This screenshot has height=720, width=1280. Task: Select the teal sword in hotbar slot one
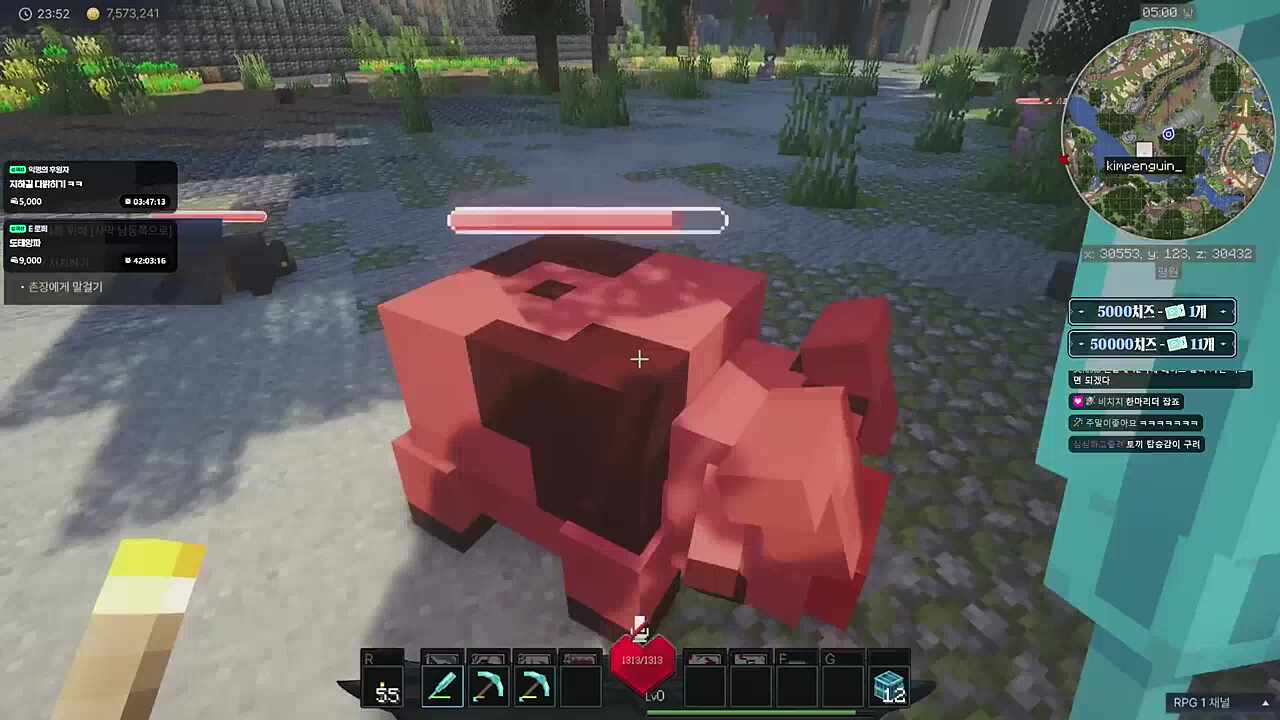point(441,683)
